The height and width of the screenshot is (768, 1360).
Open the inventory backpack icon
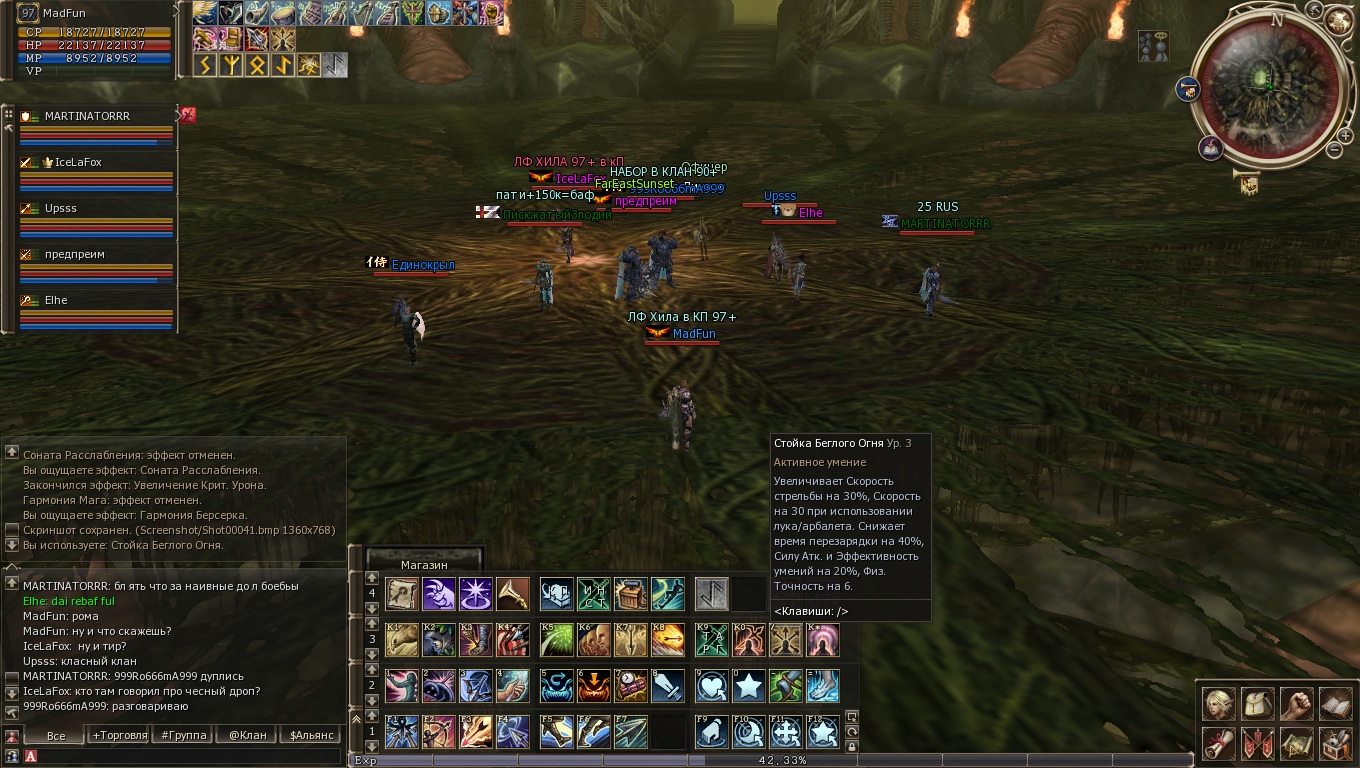tap(1257, 704)
